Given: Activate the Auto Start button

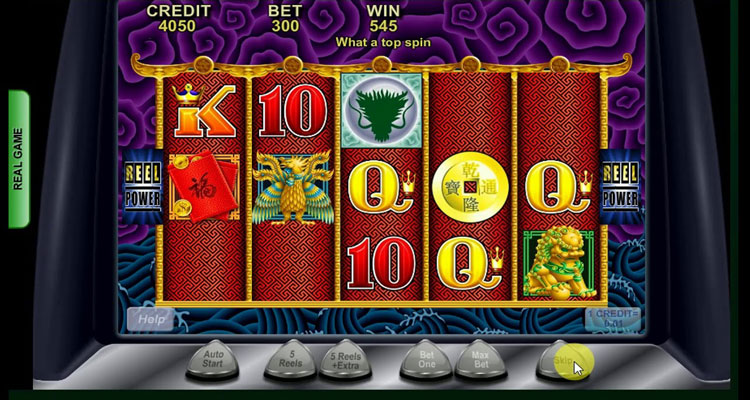Looking at the screenshot, I should [211, 359].
